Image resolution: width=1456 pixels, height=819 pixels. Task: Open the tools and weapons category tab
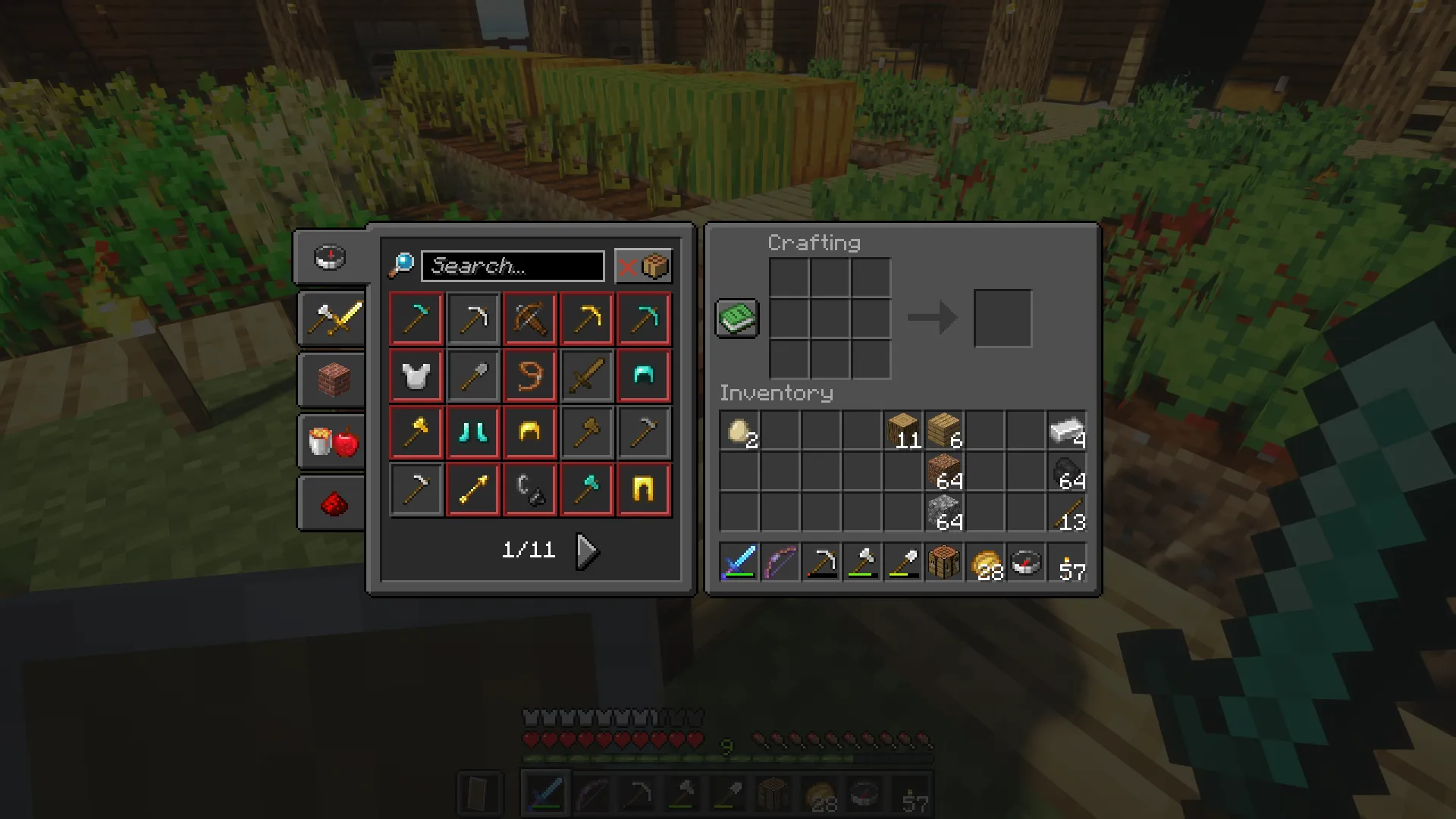click(x=331, y=319)
